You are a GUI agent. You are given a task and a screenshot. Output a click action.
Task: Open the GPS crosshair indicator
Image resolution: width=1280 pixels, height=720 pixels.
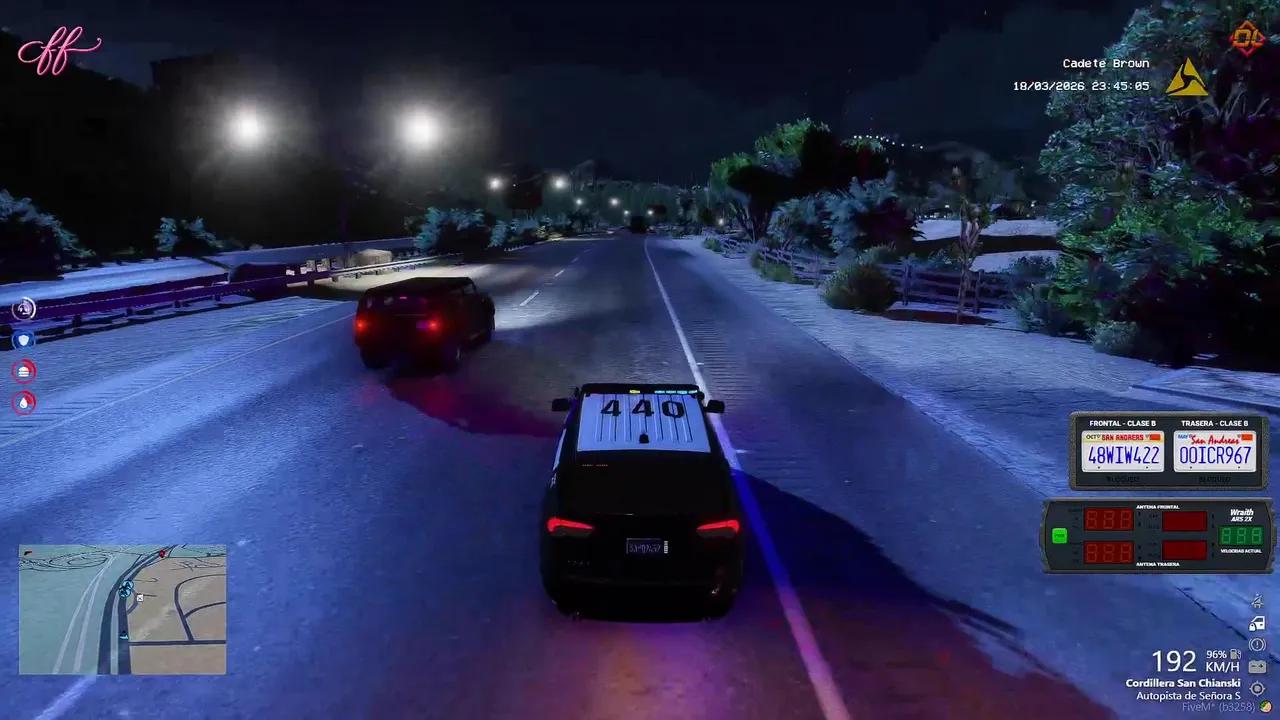1258,687
